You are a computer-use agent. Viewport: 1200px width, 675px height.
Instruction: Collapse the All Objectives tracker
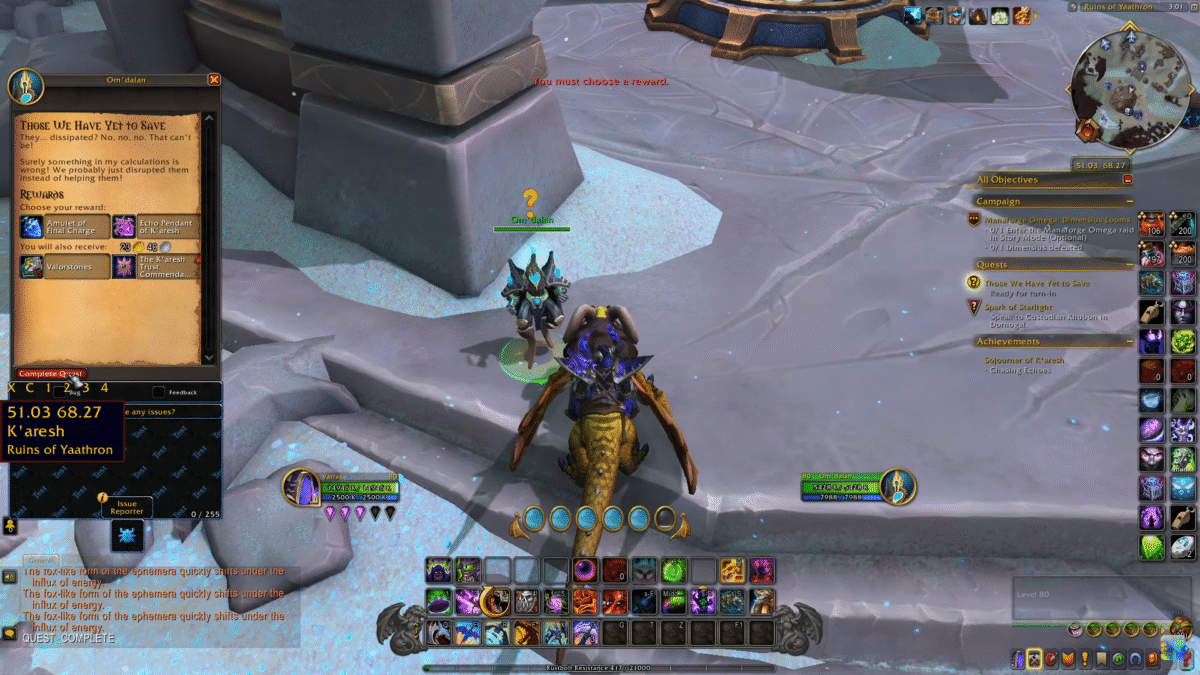pos(1128,180)
